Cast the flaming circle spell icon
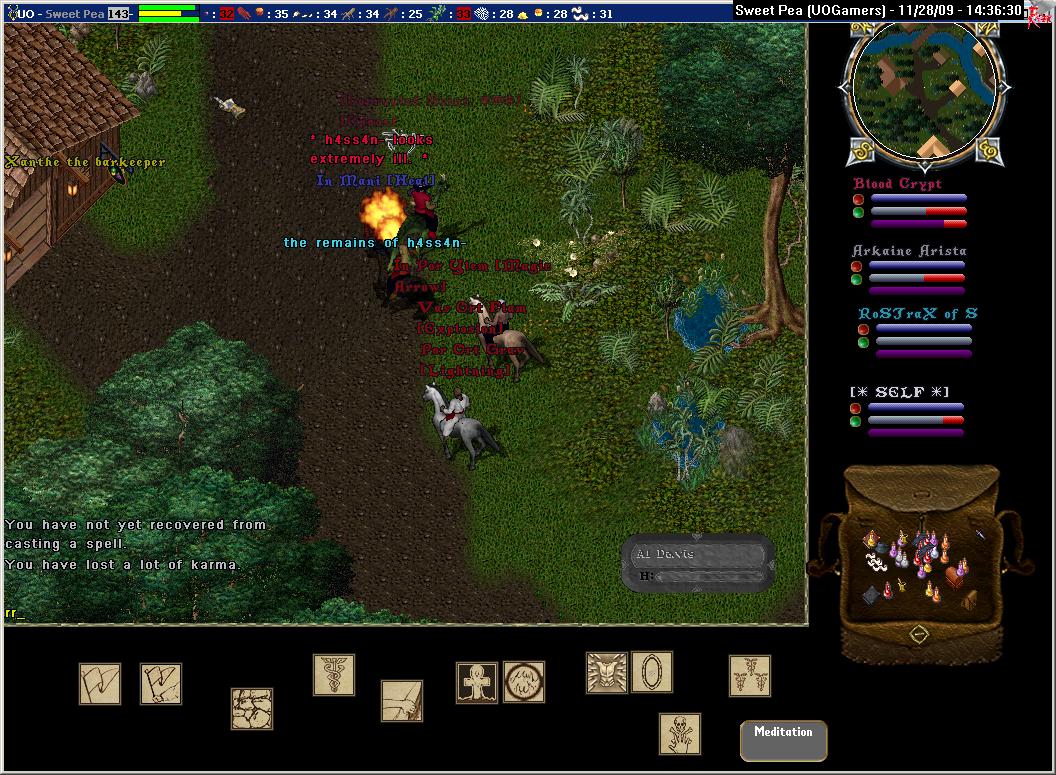Screen dimensions: 1056x775 (x=523, y=682)
